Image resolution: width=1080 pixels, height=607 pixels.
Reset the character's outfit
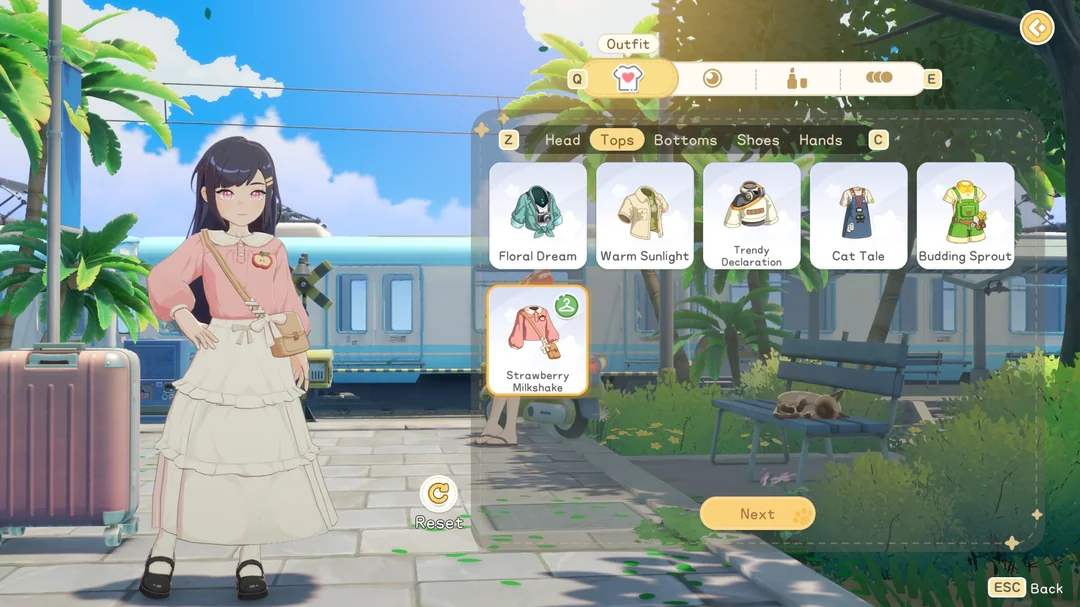coord(438,493)
